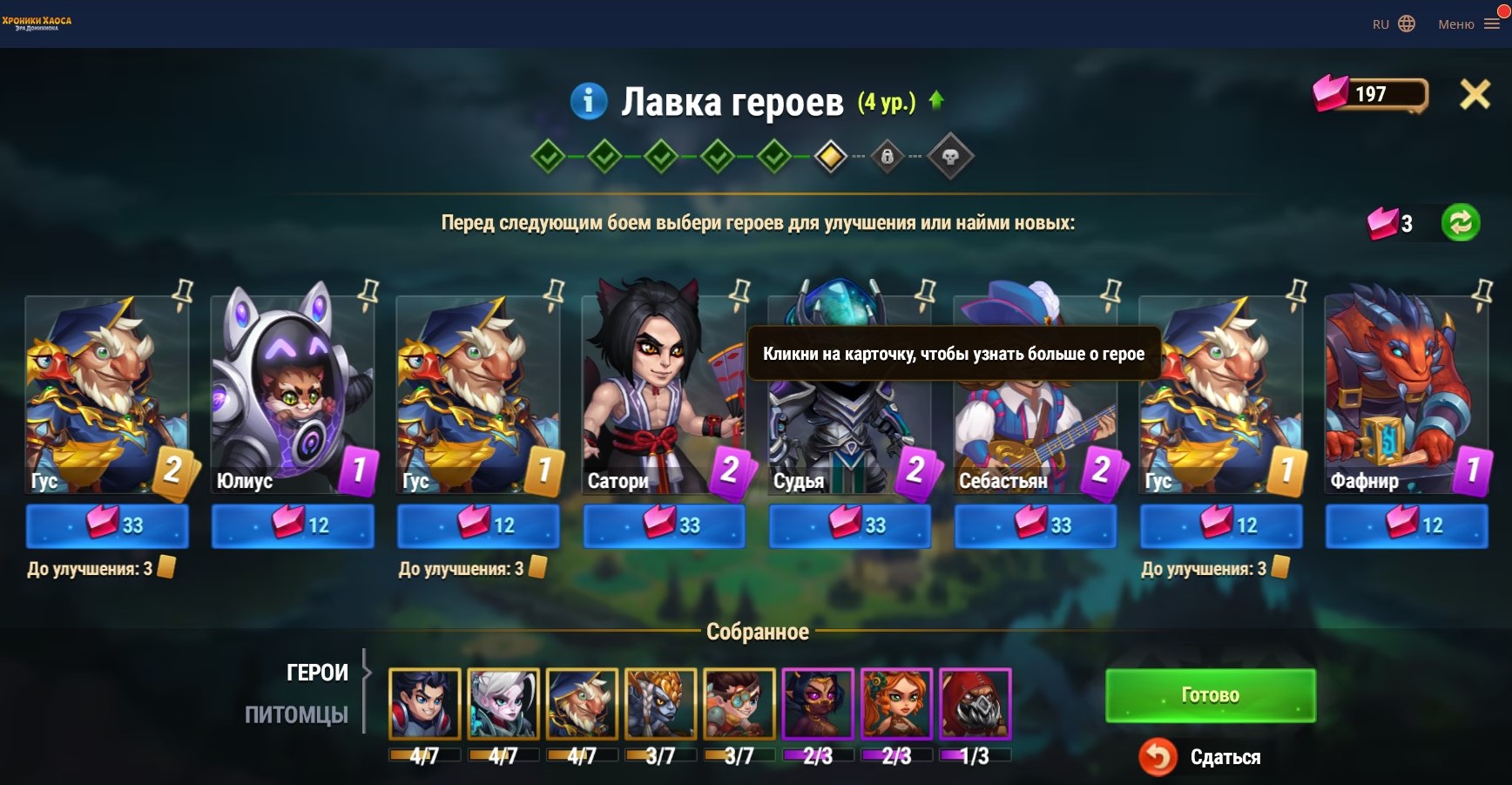The width and height of the screenshot is (1512, 785).
Task: Select the ГЕРОИ tab
Action: pos(317,673)
